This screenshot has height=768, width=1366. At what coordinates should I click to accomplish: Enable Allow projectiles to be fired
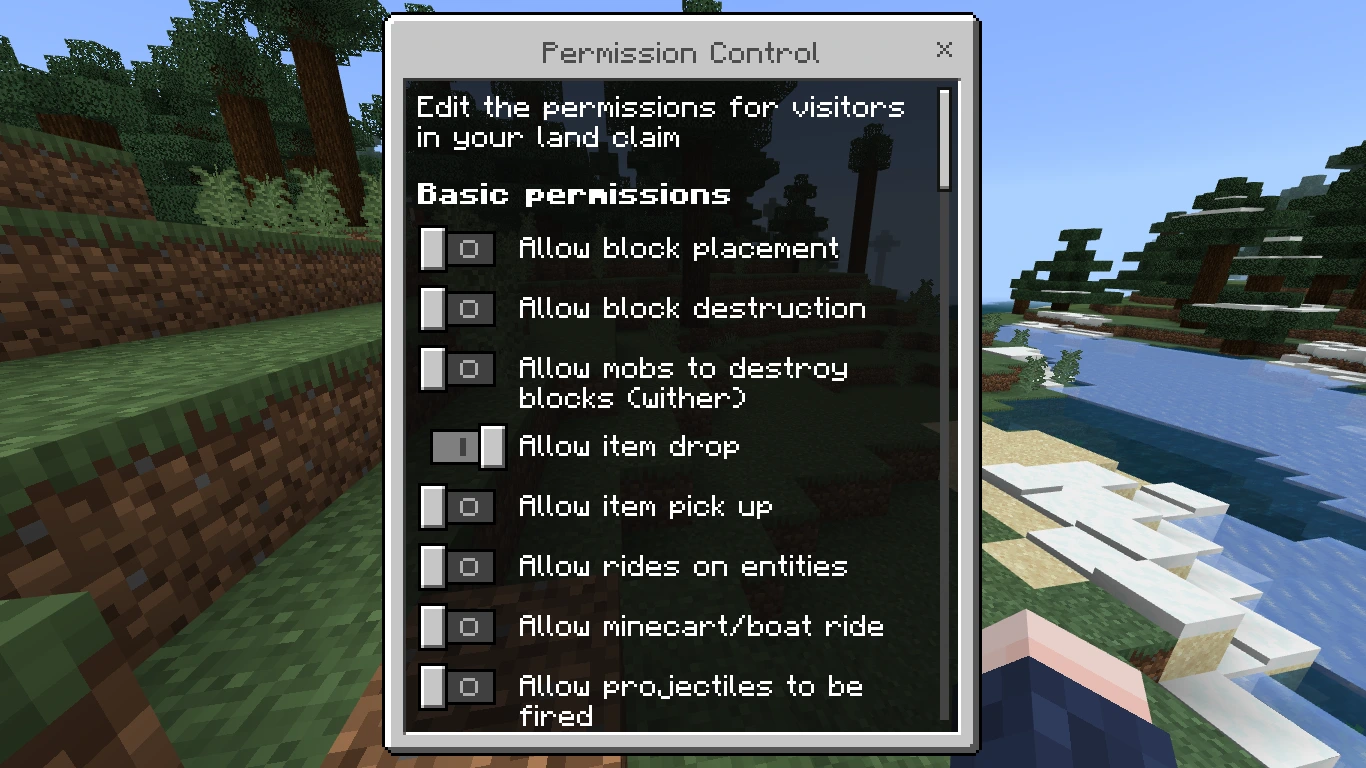point(457,687)
